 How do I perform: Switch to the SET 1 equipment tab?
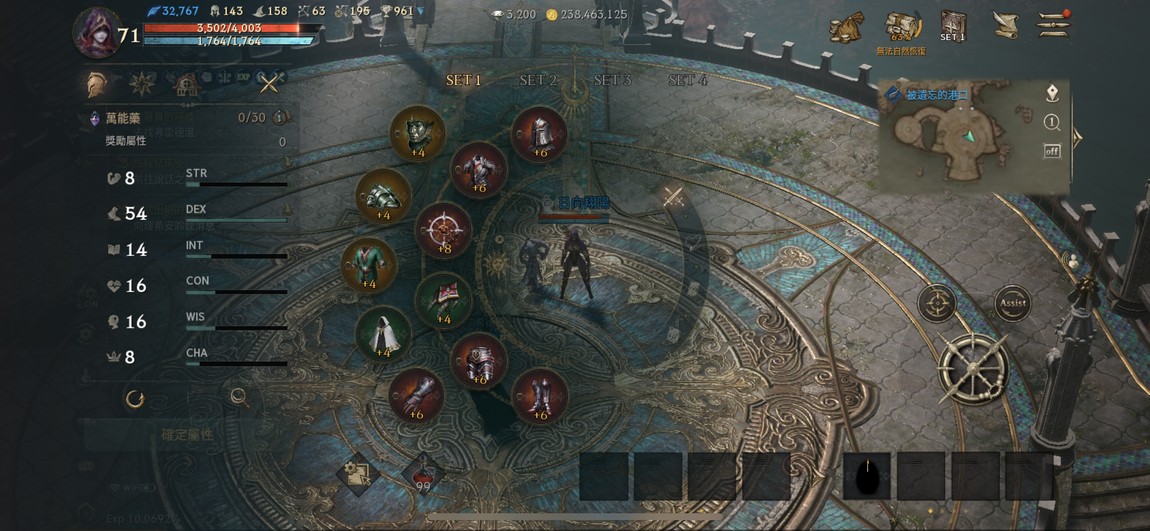pyautogui.click(x=464, y=80)
